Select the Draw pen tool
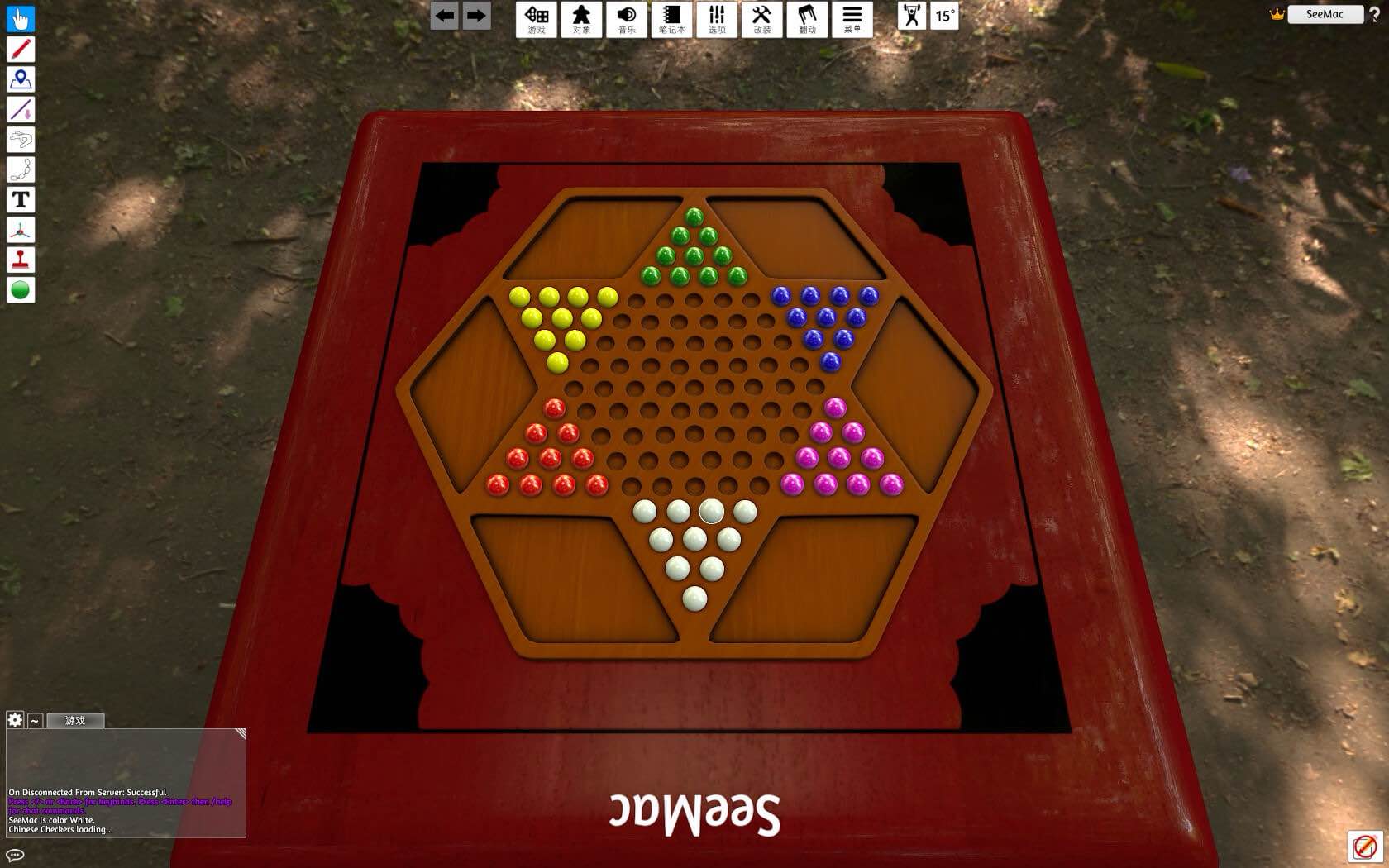This screenshot has height=868, width=1389. (x=20, y=50)
